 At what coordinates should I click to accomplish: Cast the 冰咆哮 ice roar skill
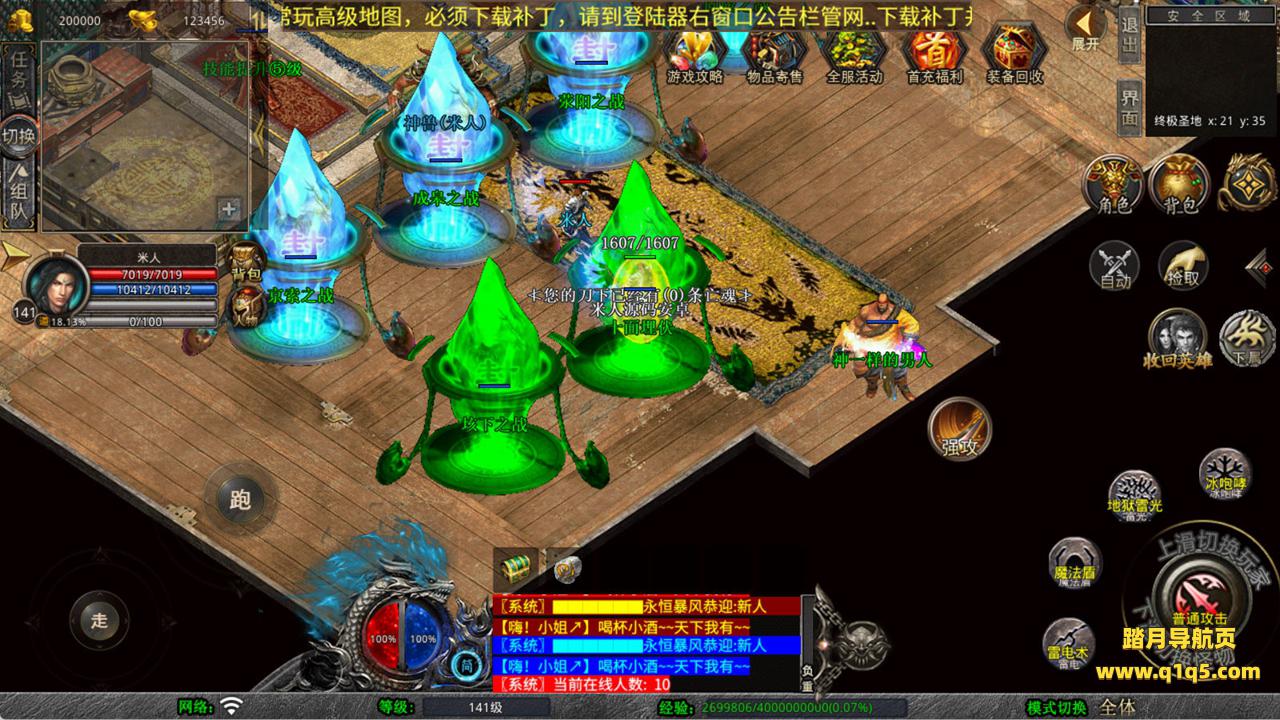click(x=1224, y=472)
